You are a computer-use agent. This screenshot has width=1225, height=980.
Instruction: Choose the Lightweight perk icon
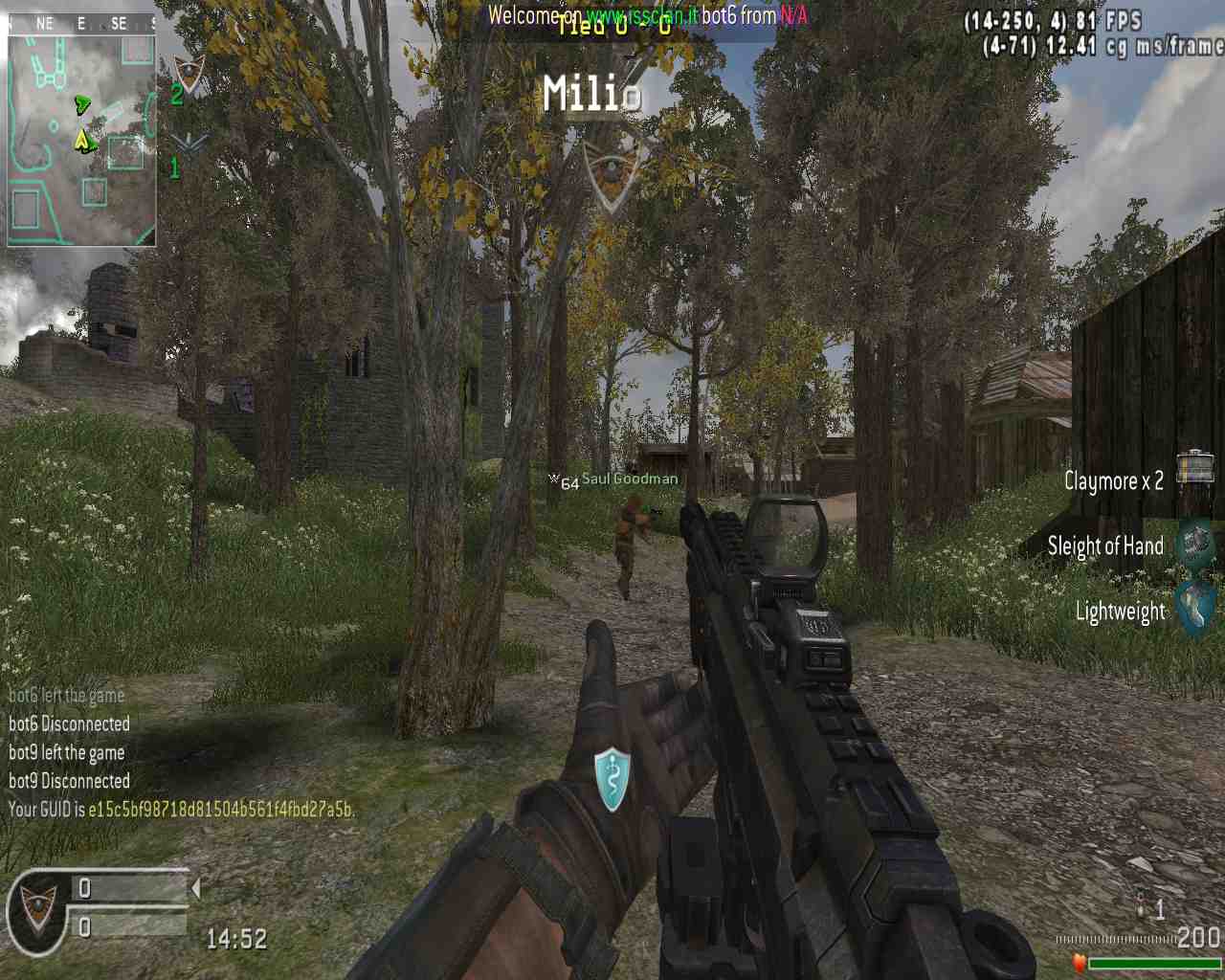[1196, 609]
